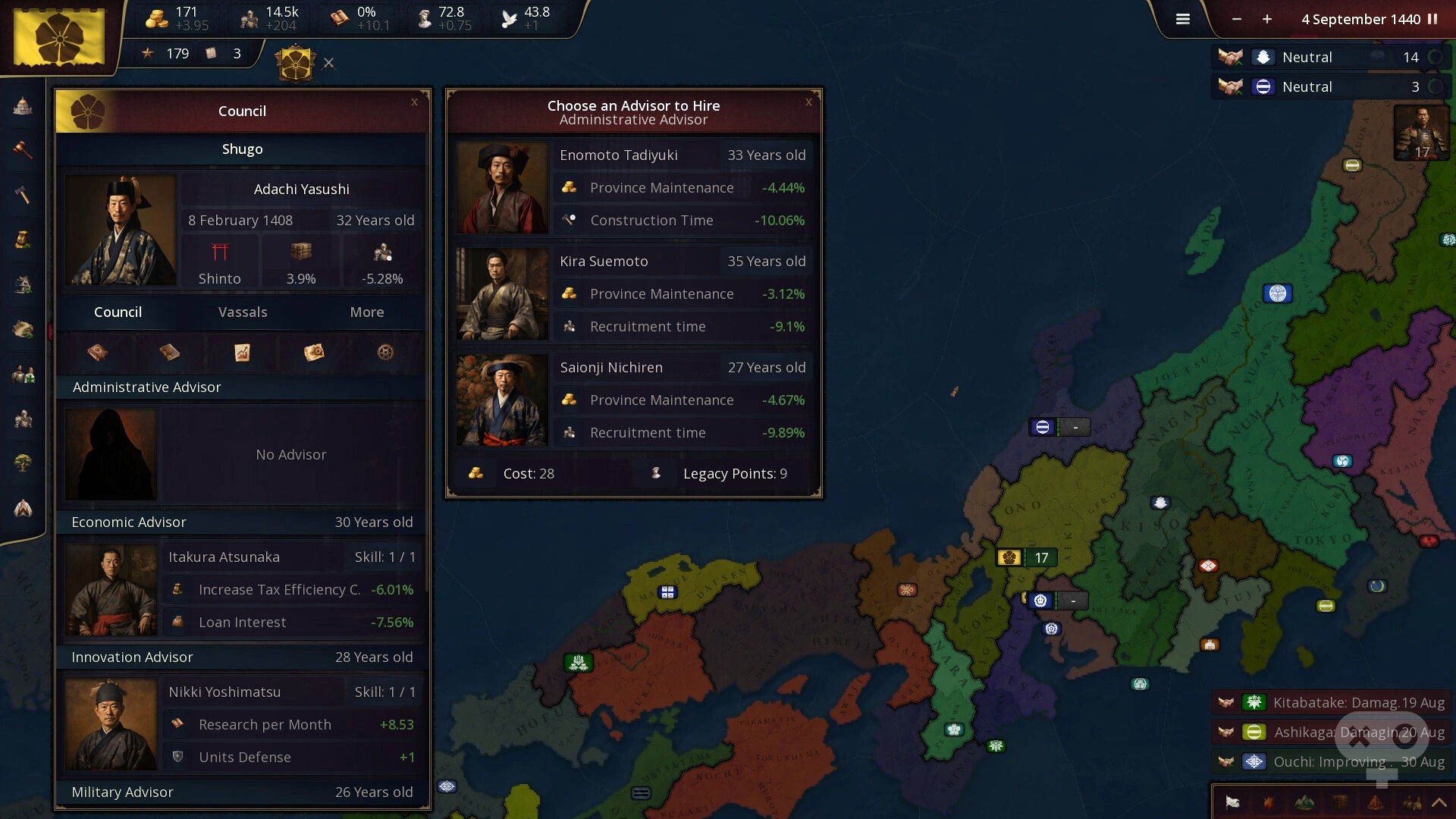Expand the Neutral faction entry showing 14

[1437, 57]
